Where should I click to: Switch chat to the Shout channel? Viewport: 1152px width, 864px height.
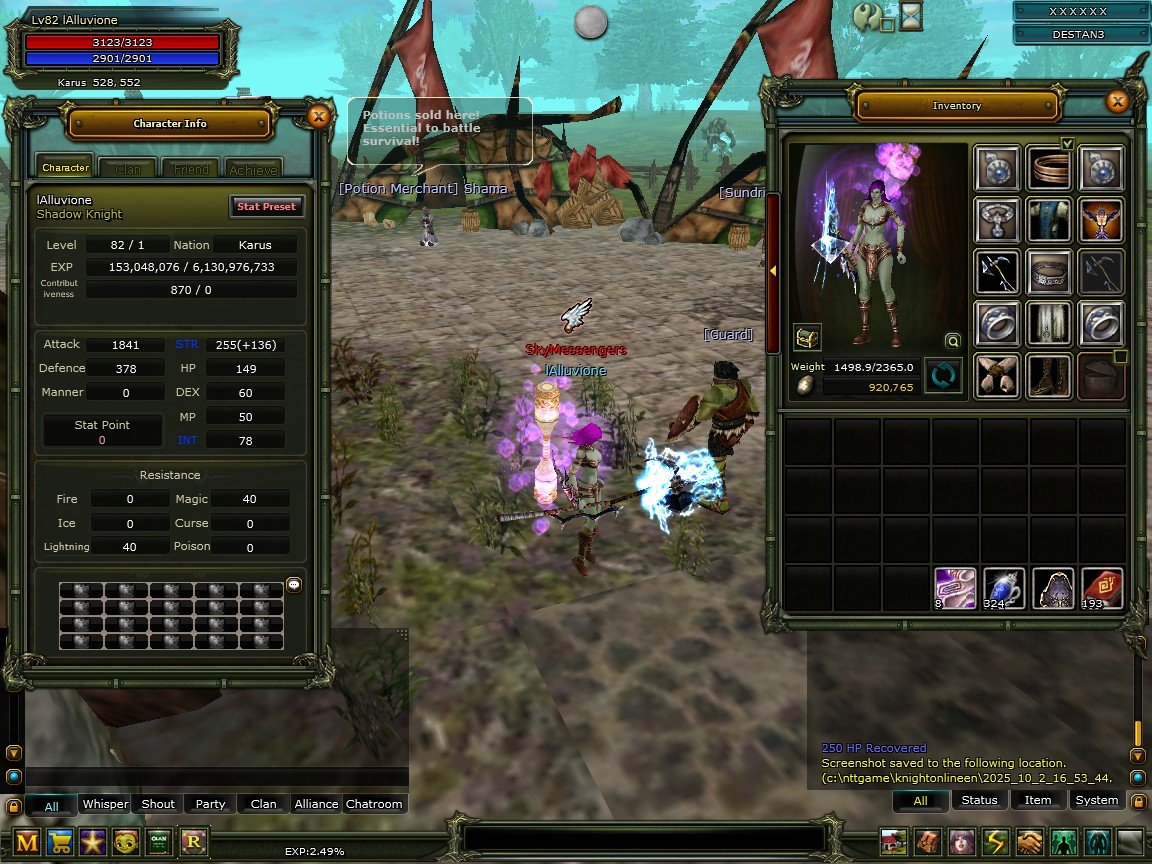[158, 804]
